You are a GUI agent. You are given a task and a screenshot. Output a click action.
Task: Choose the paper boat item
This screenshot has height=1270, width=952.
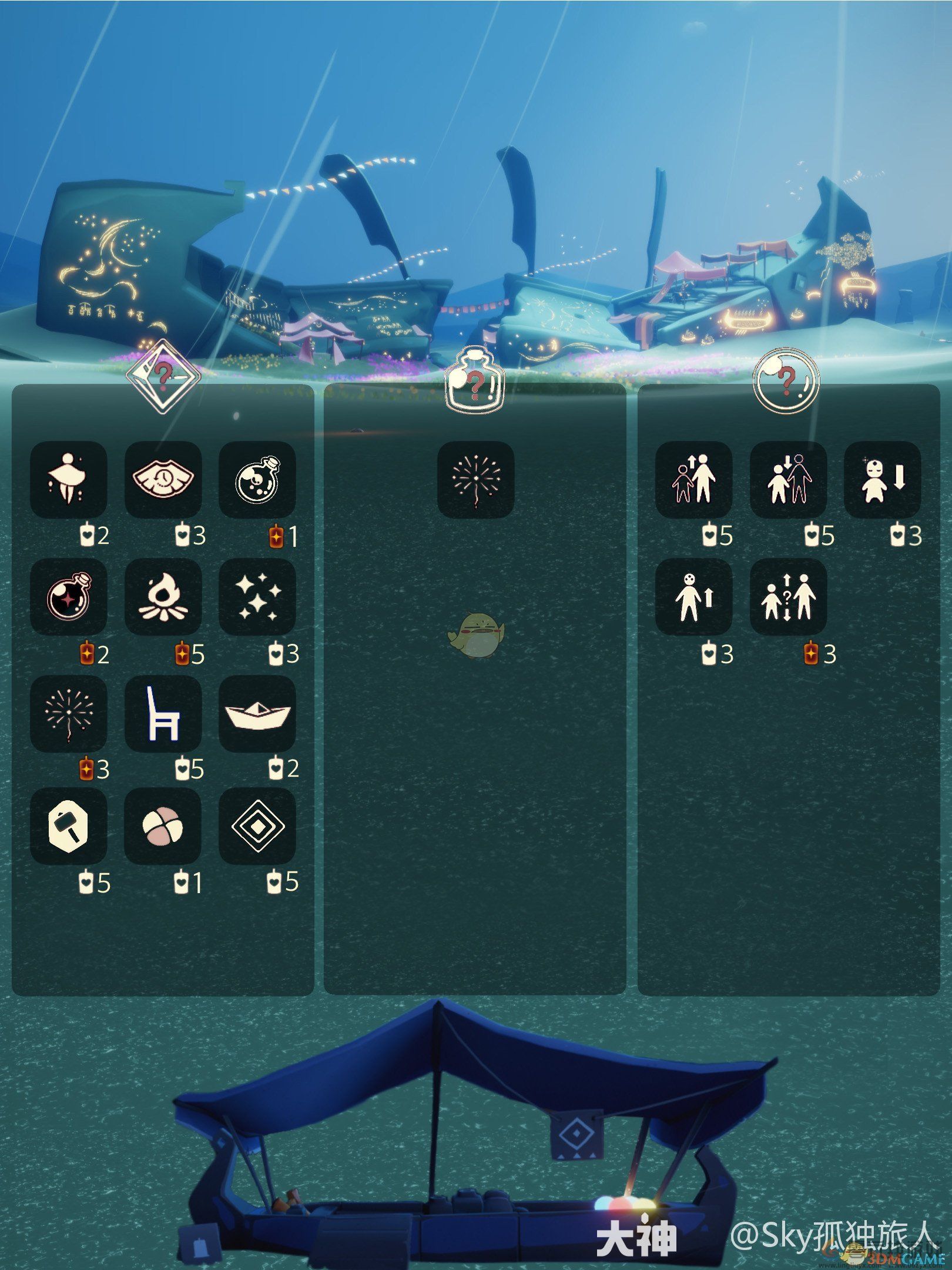point(257,713)
